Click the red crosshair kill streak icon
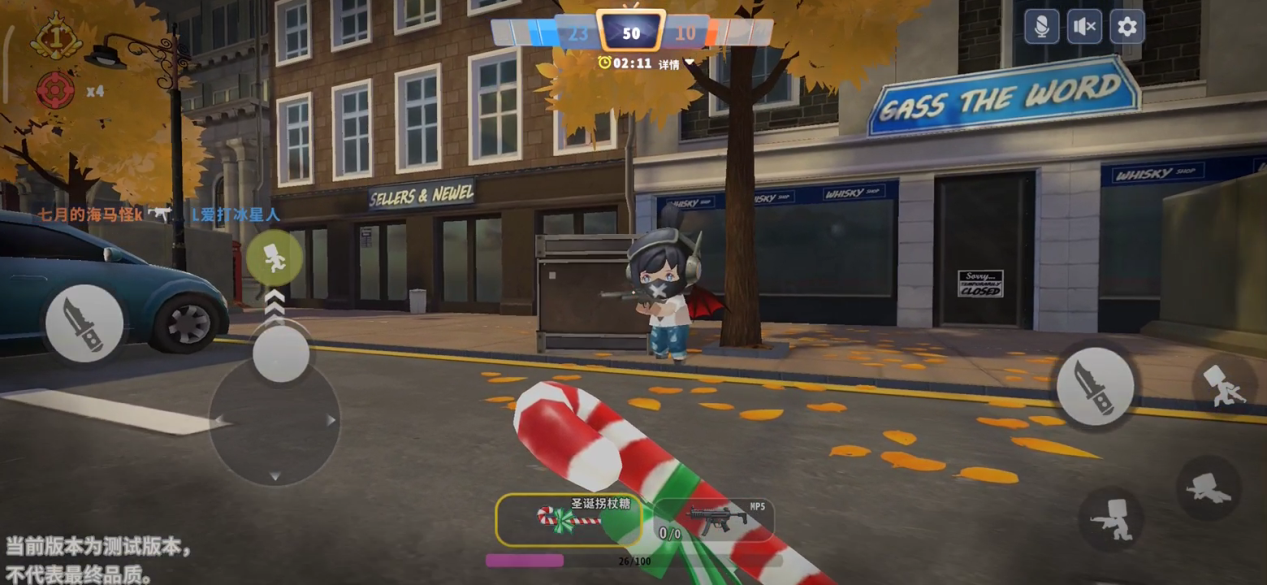Viewport: 1267px width, 585px height. coord(56,90)
